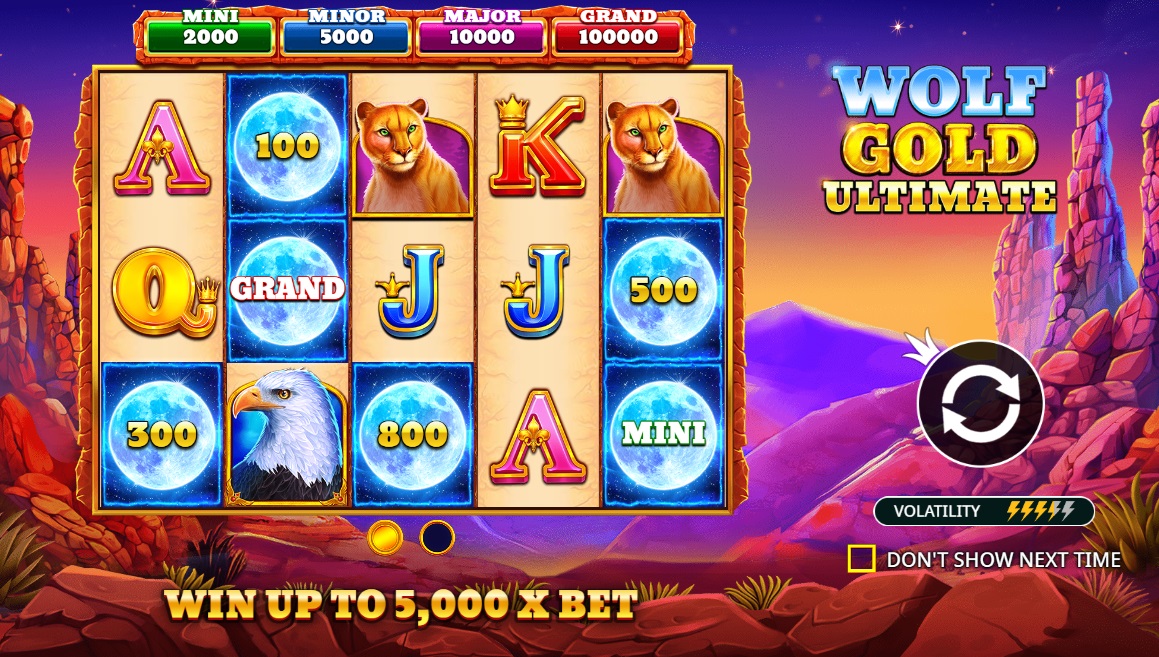The height and width of the screenshot is (657, 1159).
Task: Select the gold first page dot
Action: [x=385, y=537]
